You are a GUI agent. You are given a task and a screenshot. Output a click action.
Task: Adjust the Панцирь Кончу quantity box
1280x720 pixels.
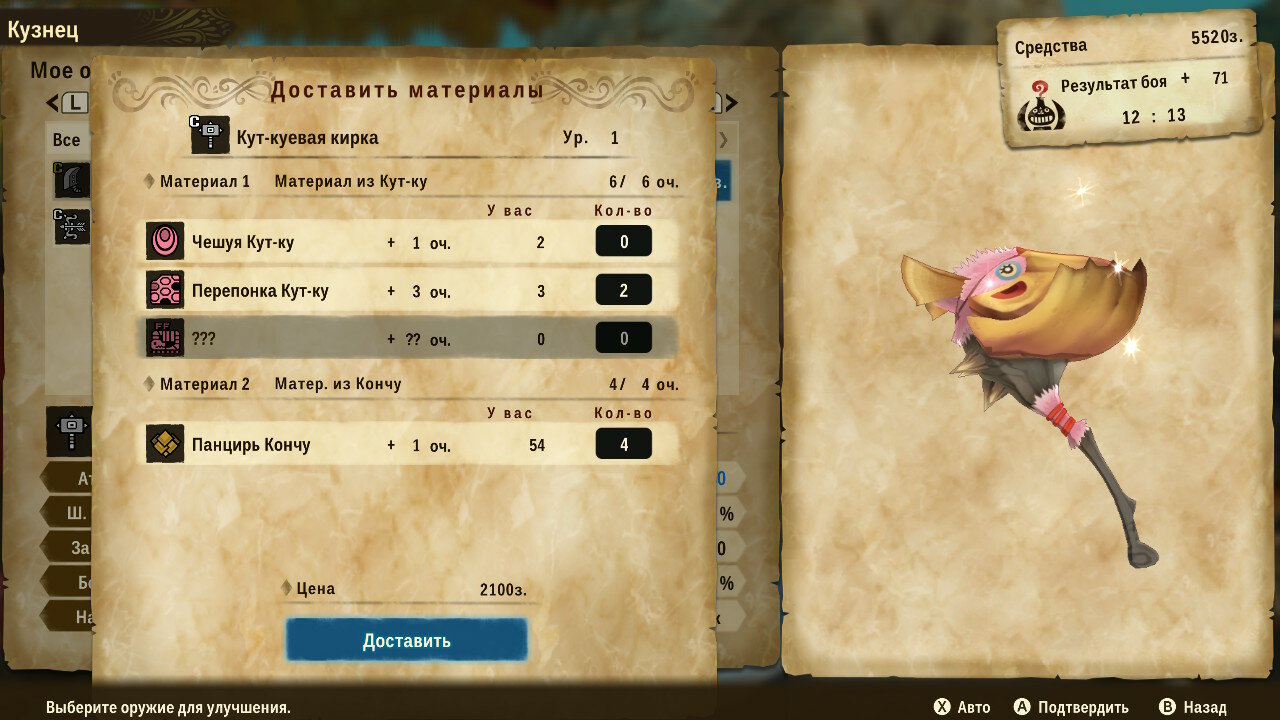point(623,444)
